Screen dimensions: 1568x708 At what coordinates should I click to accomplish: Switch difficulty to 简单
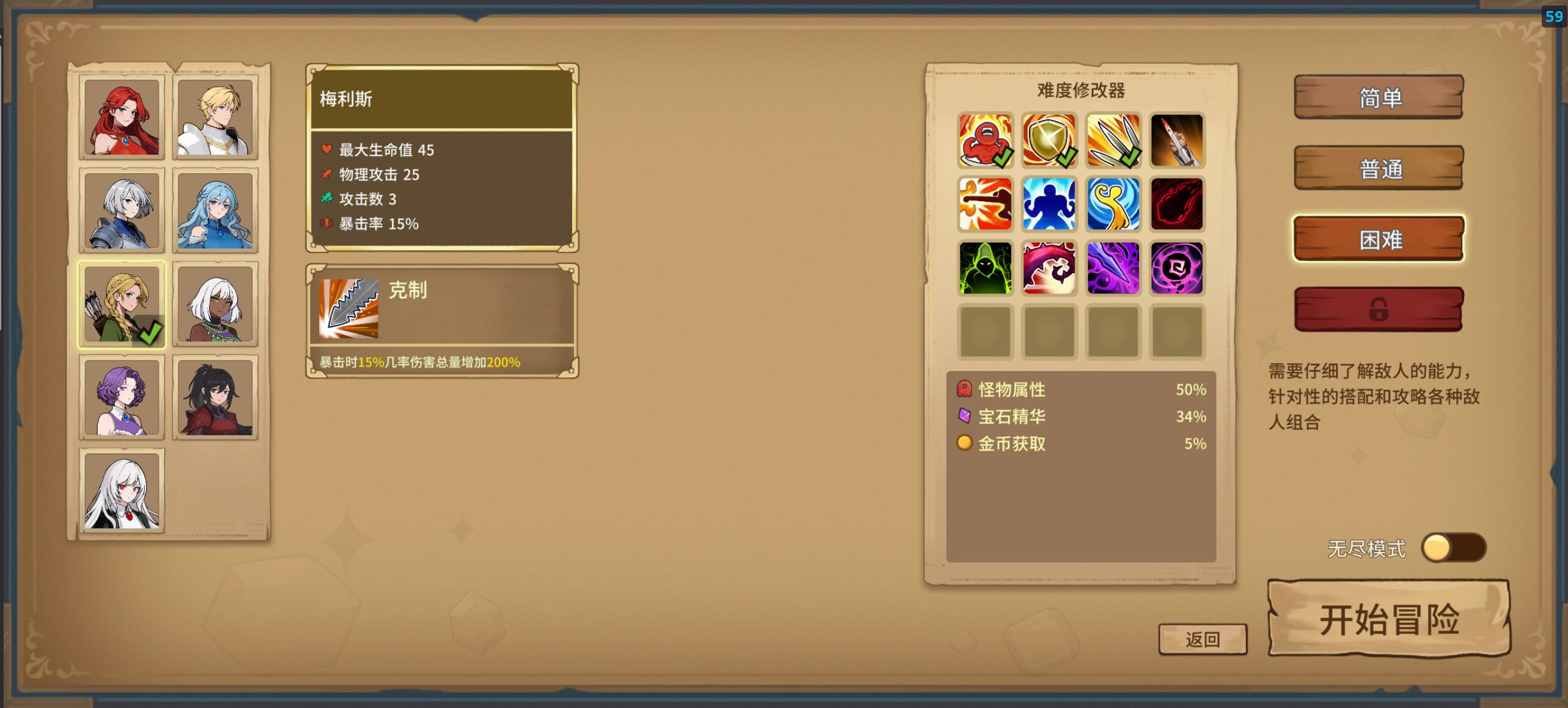[x=1378, y=97]
